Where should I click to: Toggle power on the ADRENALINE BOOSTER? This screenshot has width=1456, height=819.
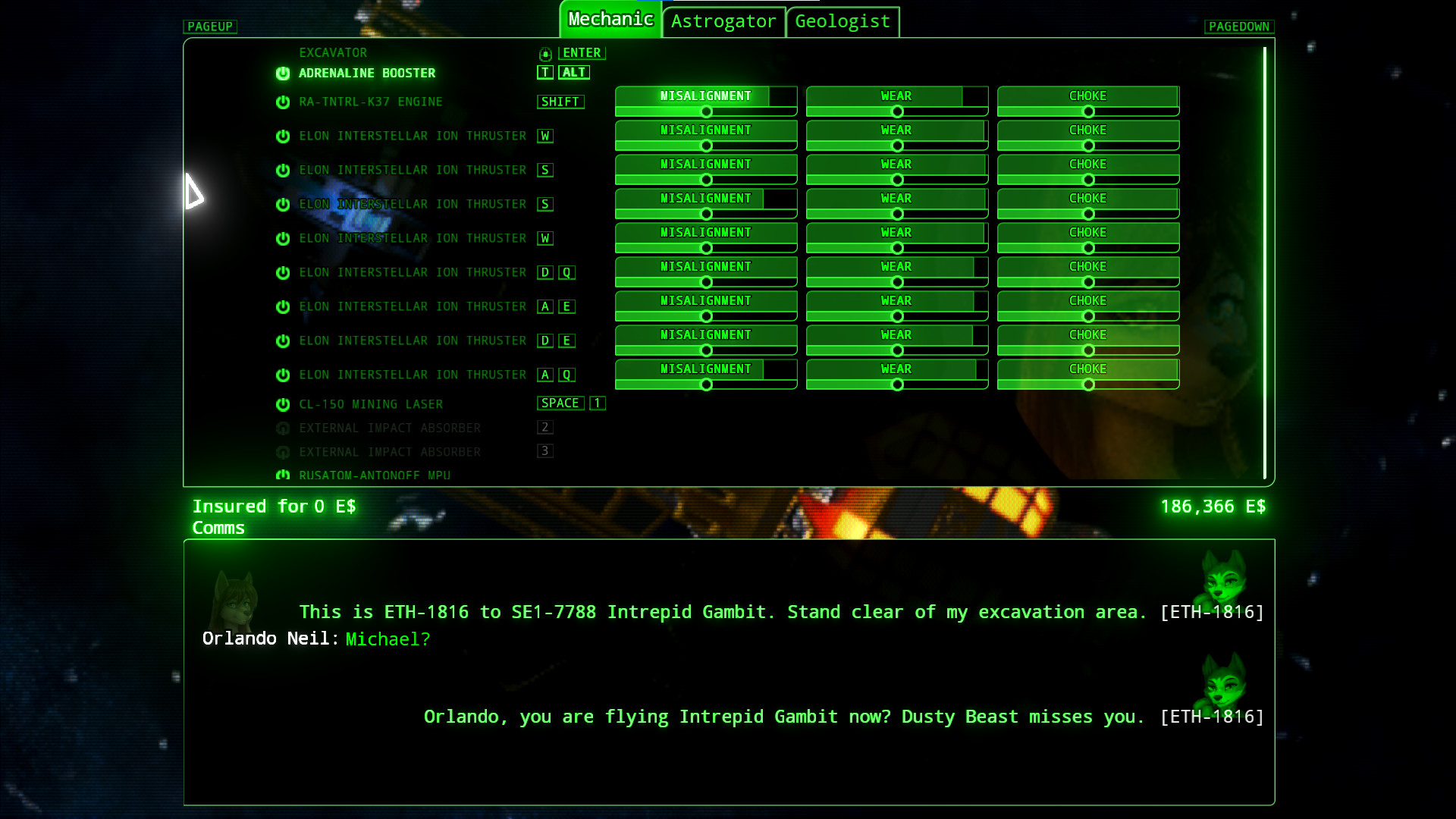coord(282,73)
